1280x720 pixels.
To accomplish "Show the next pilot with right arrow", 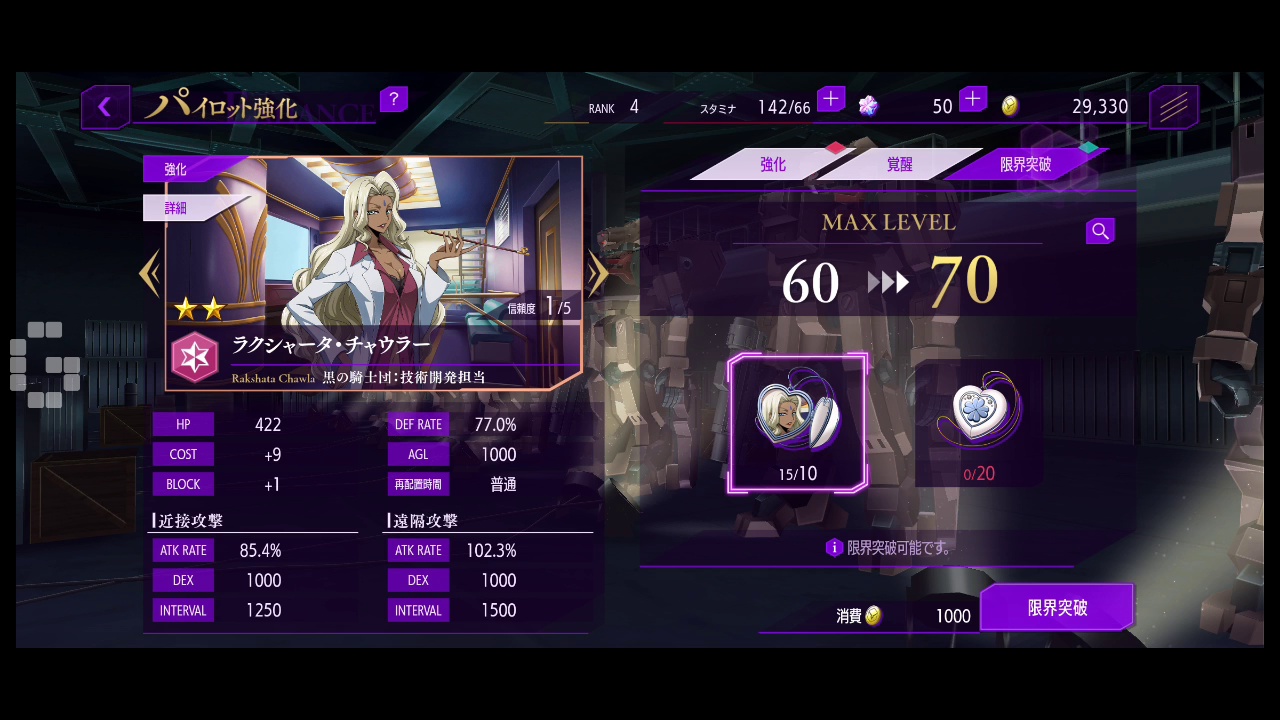I will point(598,273).
